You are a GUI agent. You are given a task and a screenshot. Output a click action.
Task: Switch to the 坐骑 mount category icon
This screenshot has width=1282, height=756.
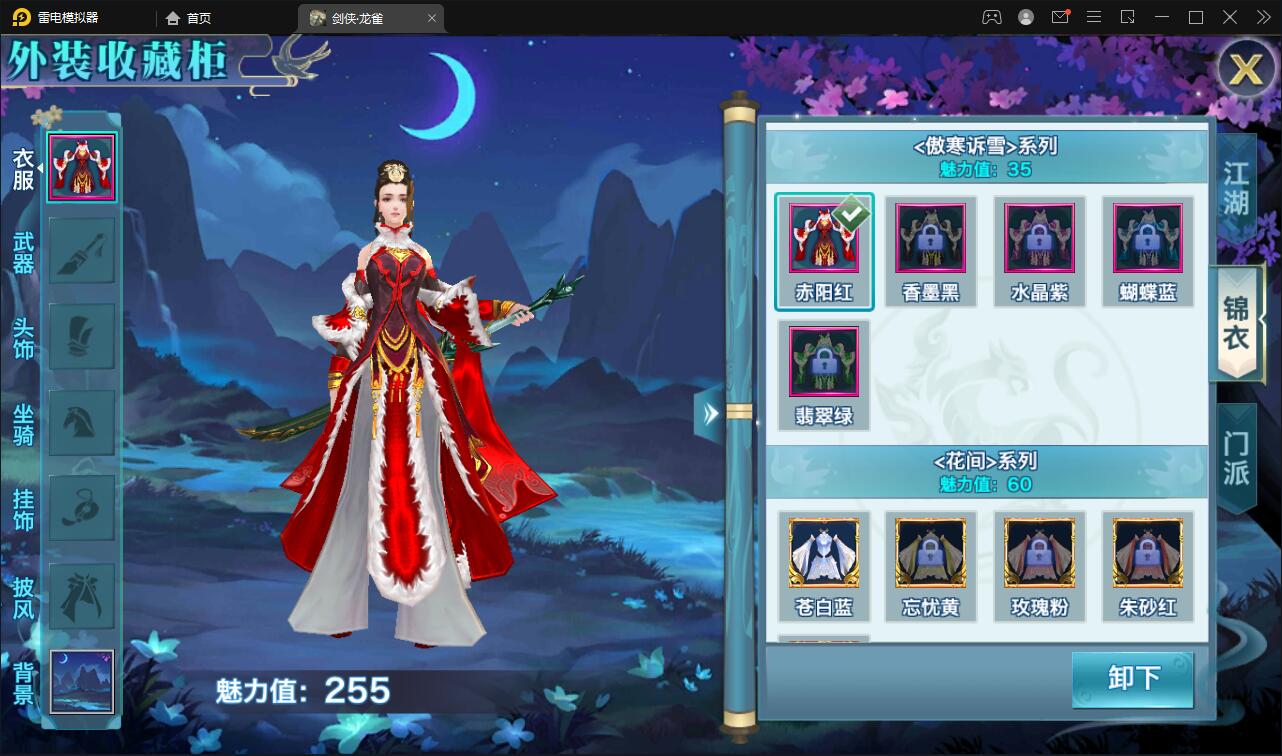[x=81, y=424]
